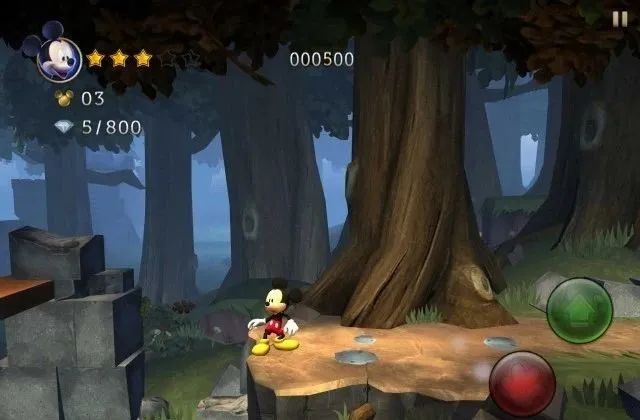Pause the game with the top-right button
This screenshot has height=420, width=640.
pyautogui.click(x=620, y=18)
